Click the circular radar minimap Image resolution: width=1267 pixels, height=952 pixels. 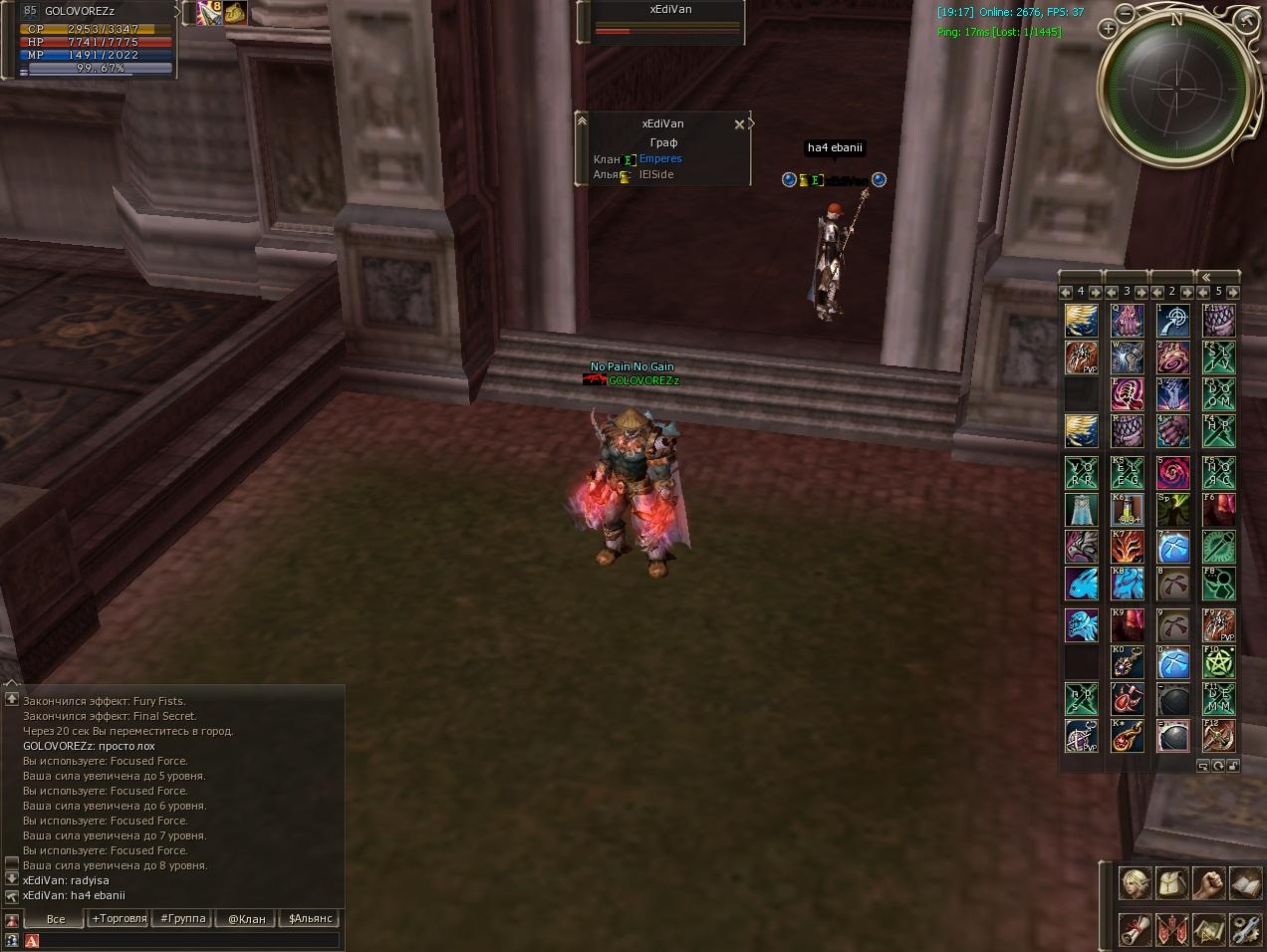[x=1175, y=90]
